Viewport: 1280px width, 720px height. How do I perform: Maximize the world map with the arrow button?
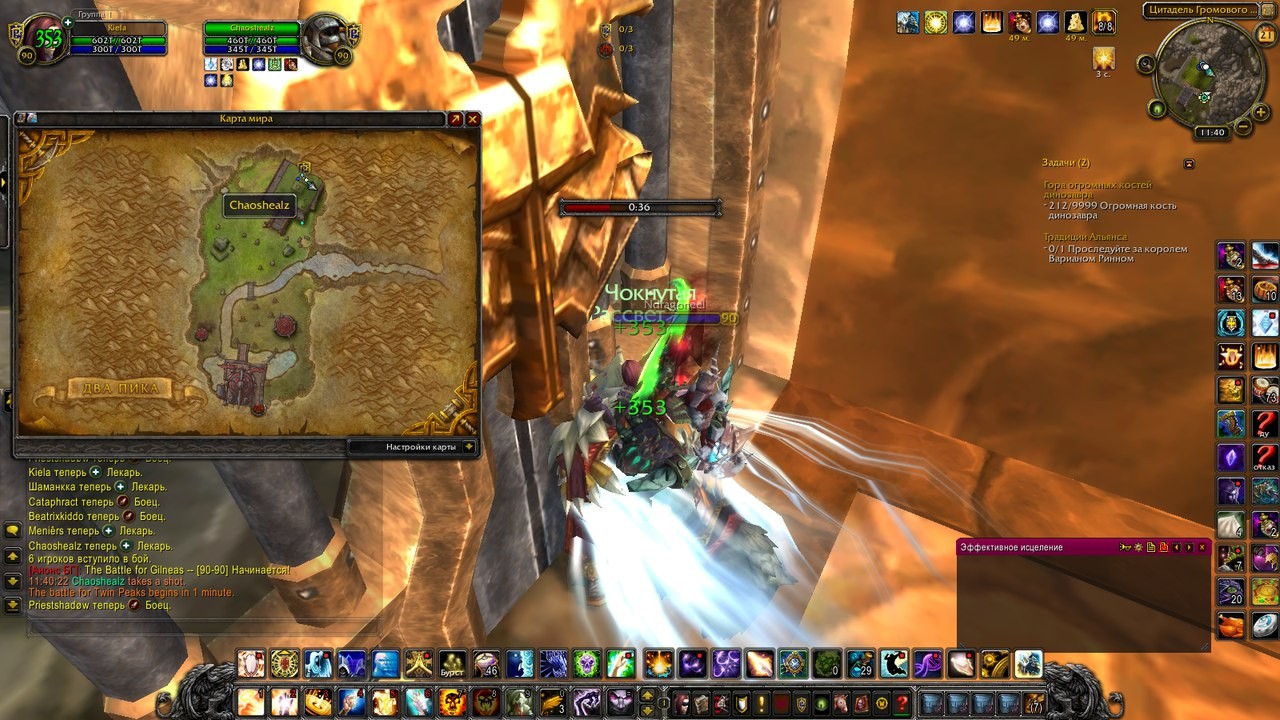pos(455,119)
